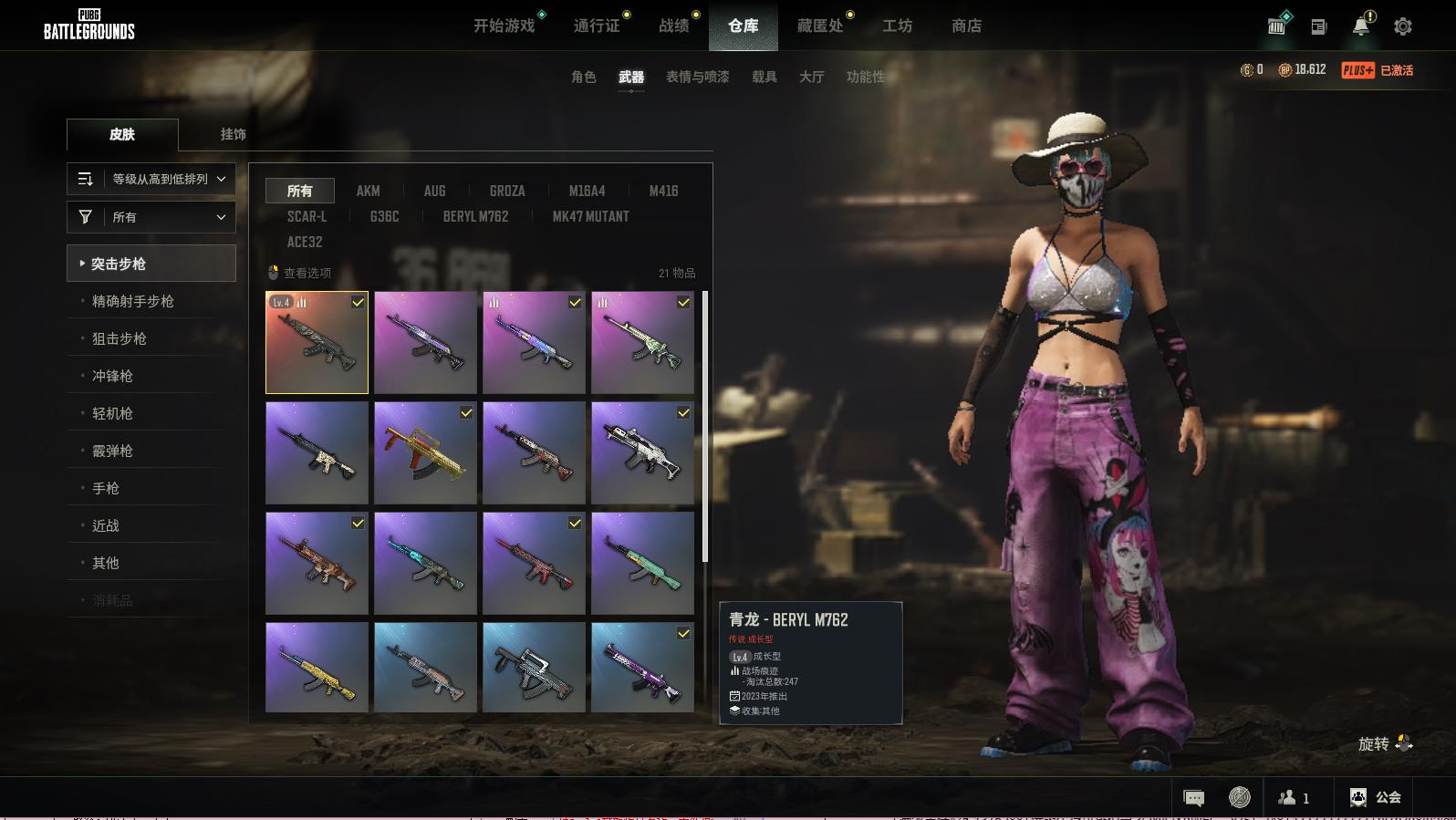Expand the 所有 filter dropdown
The image size is (1456, 820).
[x=151, y=217]
